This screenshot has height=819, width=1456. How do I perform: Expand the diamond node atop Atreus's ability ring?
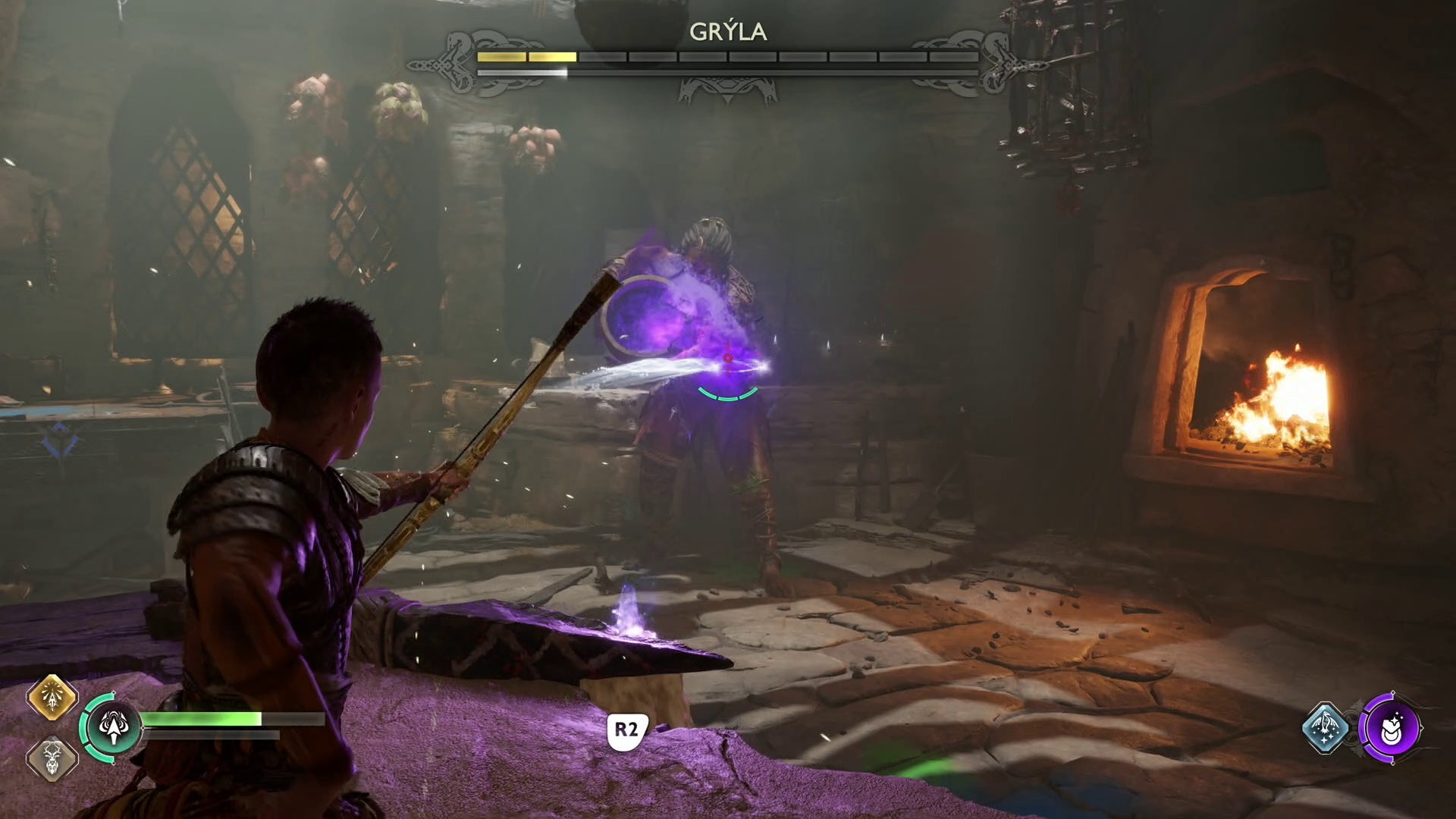[115, 692]
